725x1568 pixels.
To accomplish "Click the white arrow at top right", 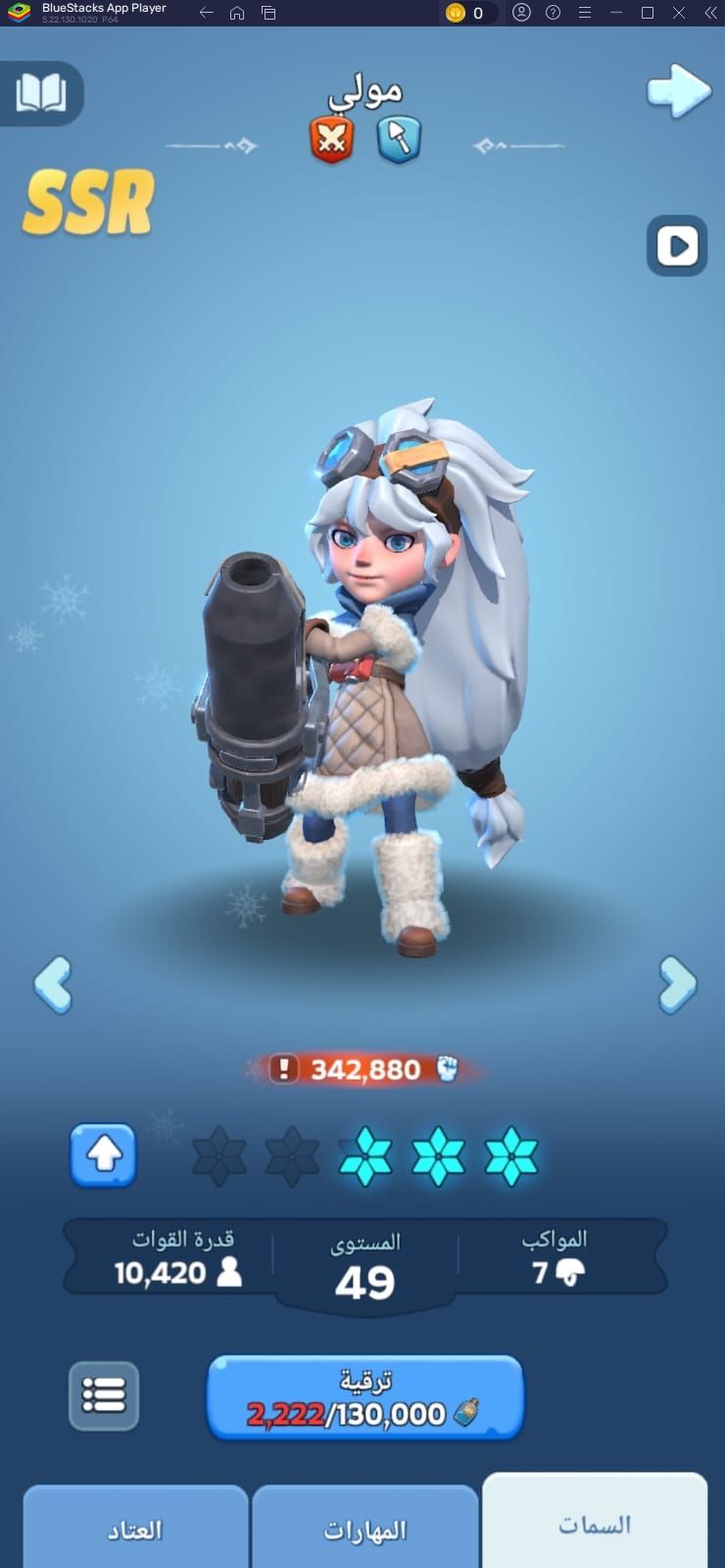I will (x=678, y=92).
